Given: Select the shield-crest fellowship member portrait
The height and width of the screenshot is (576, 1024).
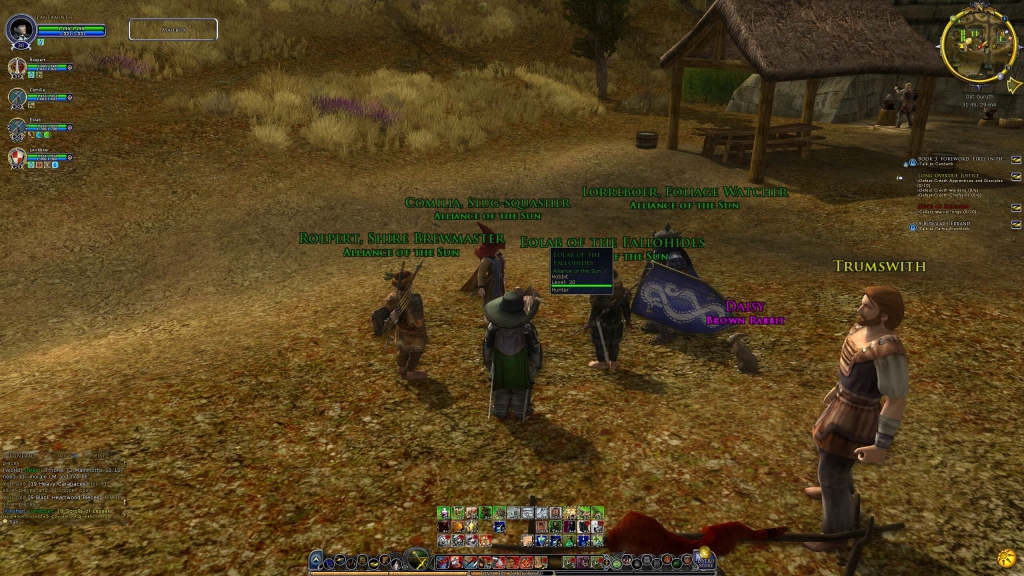Looking at the screenshot, I should click(x=18, y=158).
